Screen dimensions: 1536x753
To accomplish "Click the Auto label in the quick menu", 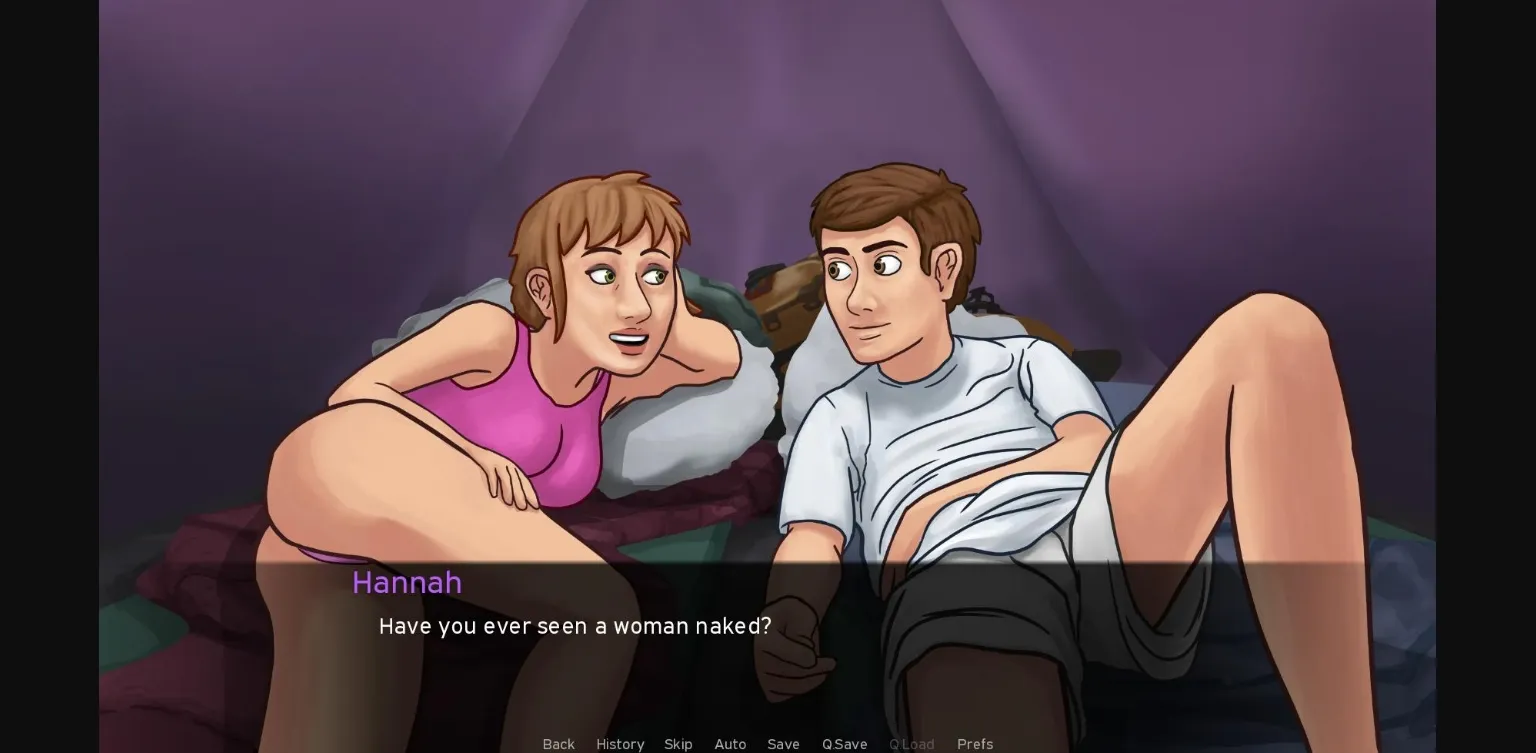I will pyautogui.click(x=730, y=744).
